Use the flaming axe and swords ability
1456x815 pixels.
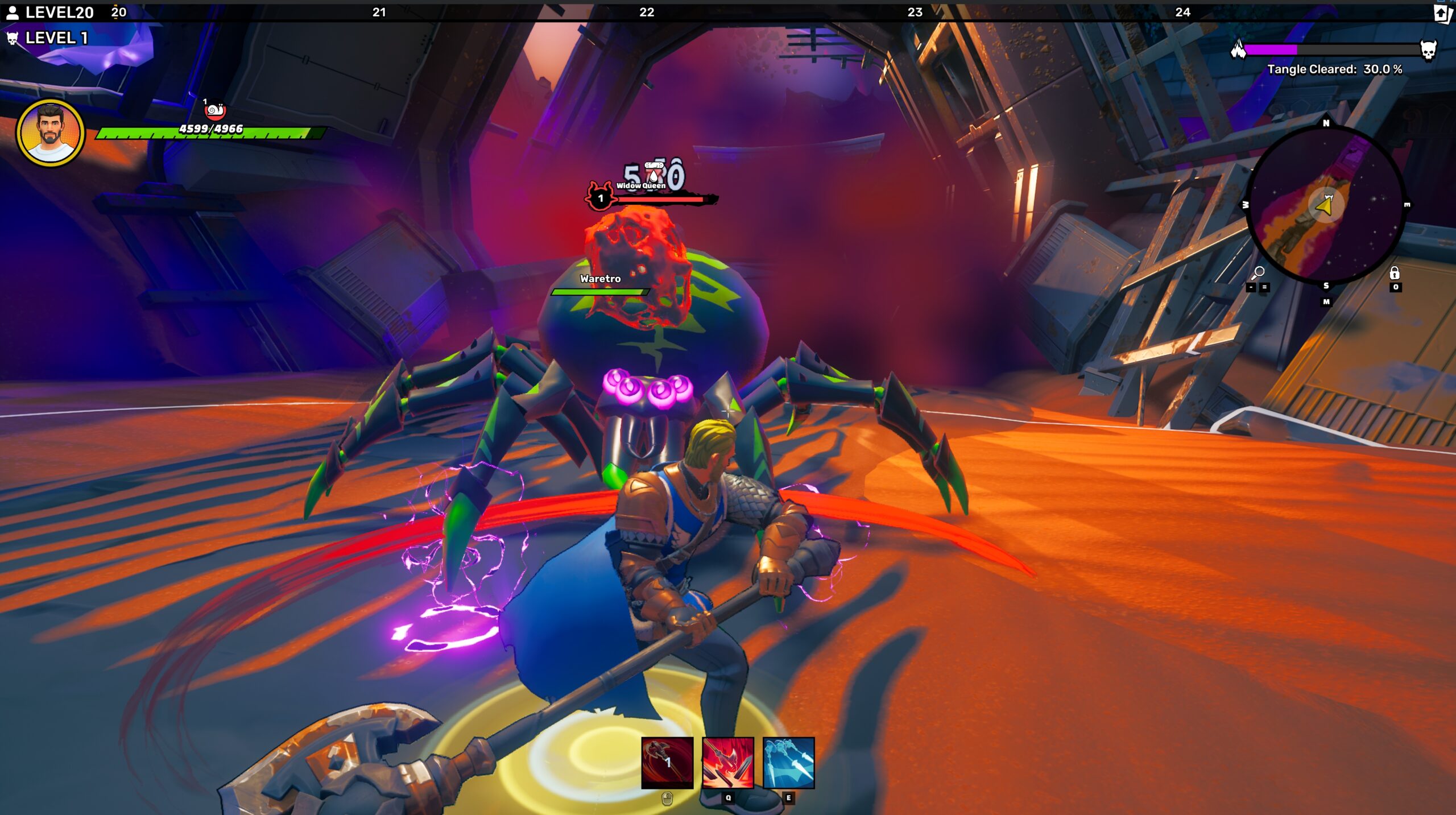727,762
